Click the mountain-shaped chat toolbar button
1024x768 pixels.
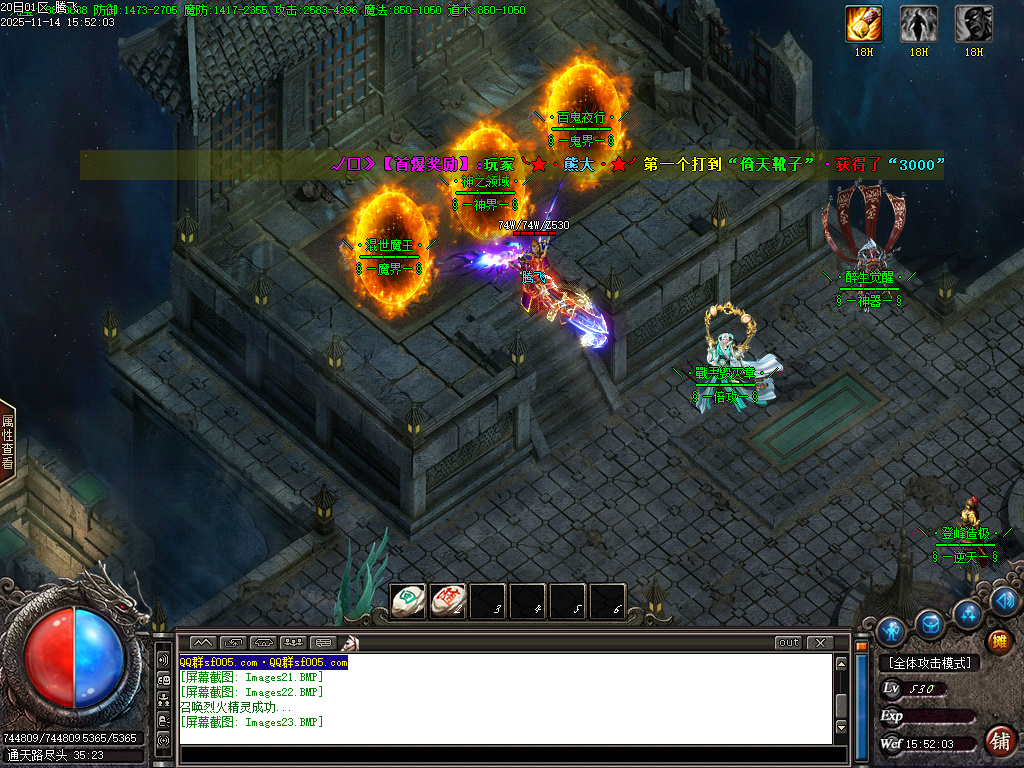(x=203, y=642)
